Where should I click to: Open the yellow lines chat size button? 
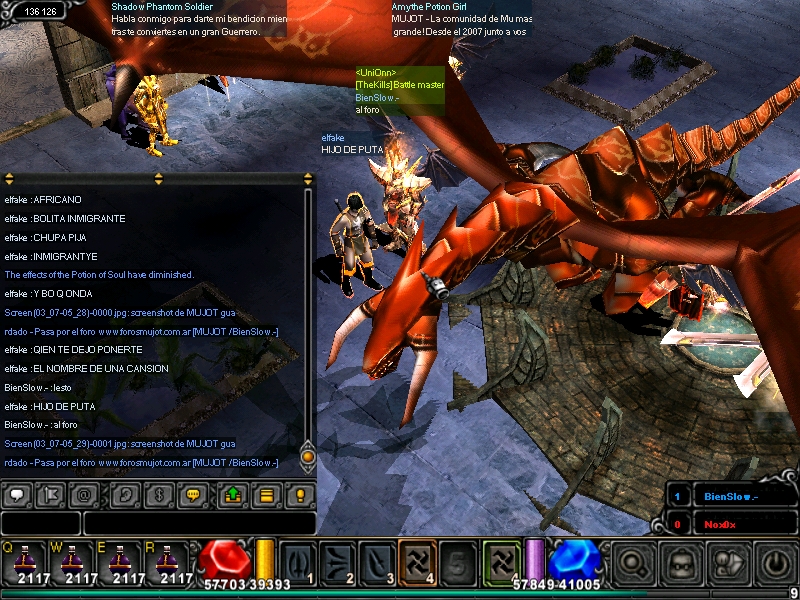[266, 494]
